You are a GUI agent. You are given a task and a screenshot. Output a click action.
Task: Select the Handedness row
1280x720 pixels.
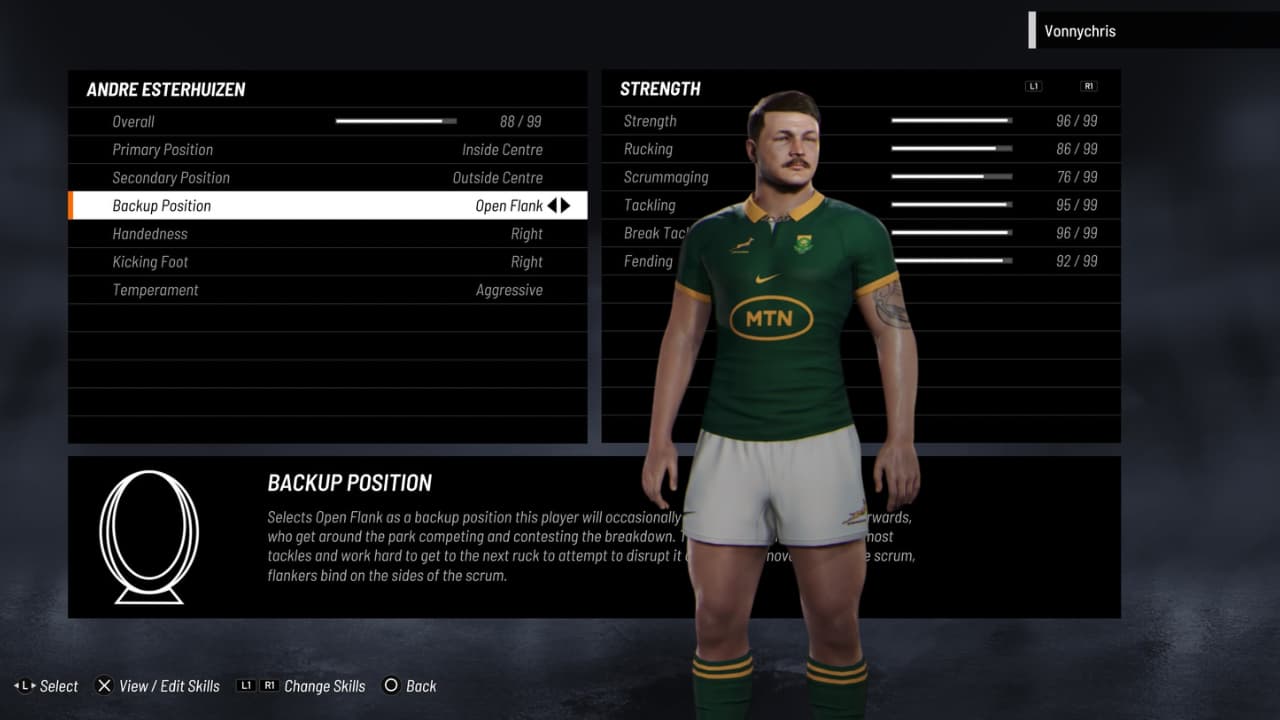pyautogui.click(x=327, y=234)
